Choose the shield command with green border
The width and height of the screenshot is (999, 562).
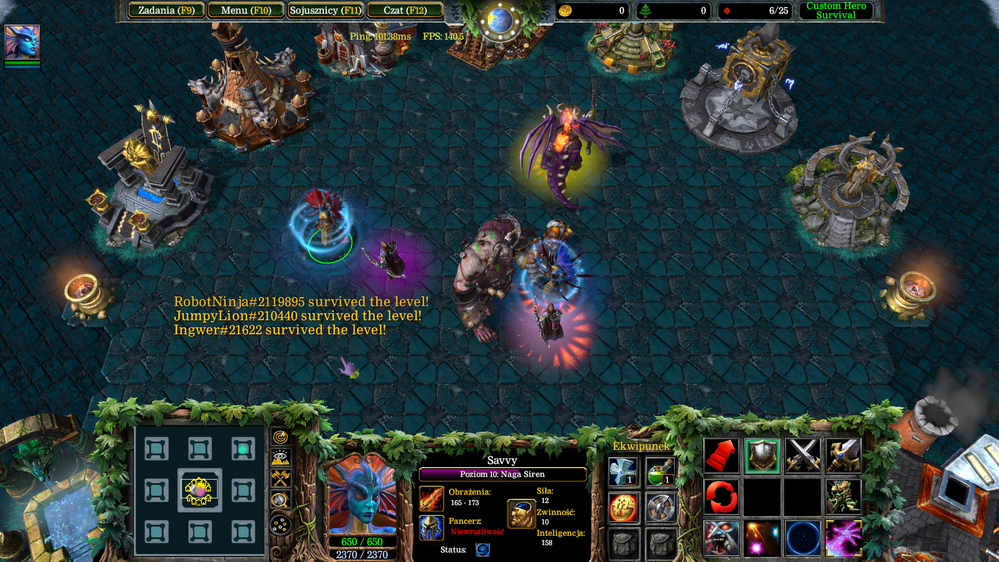click(x=762, y=456)
